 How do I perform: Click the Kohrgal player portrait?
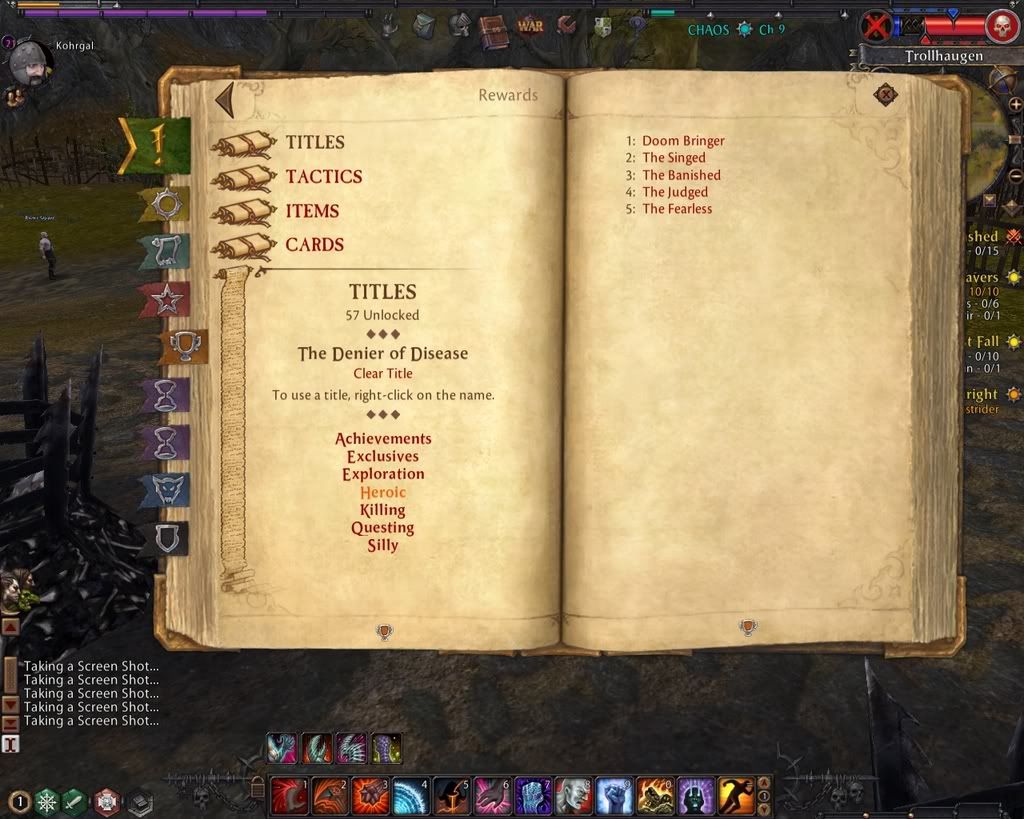point(30,64)
